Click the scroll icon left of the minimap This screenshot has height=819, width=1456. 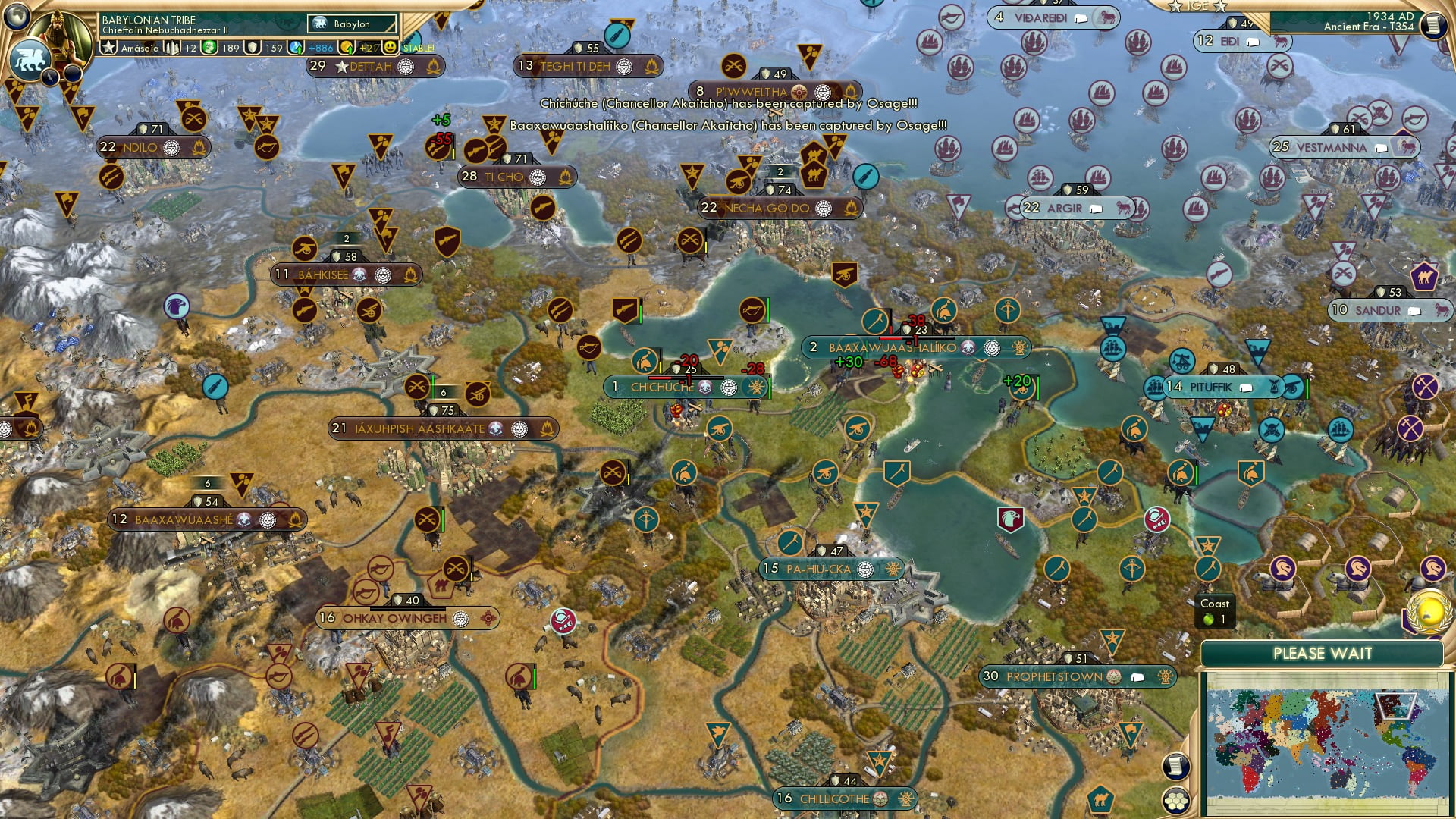point(1176,766)
